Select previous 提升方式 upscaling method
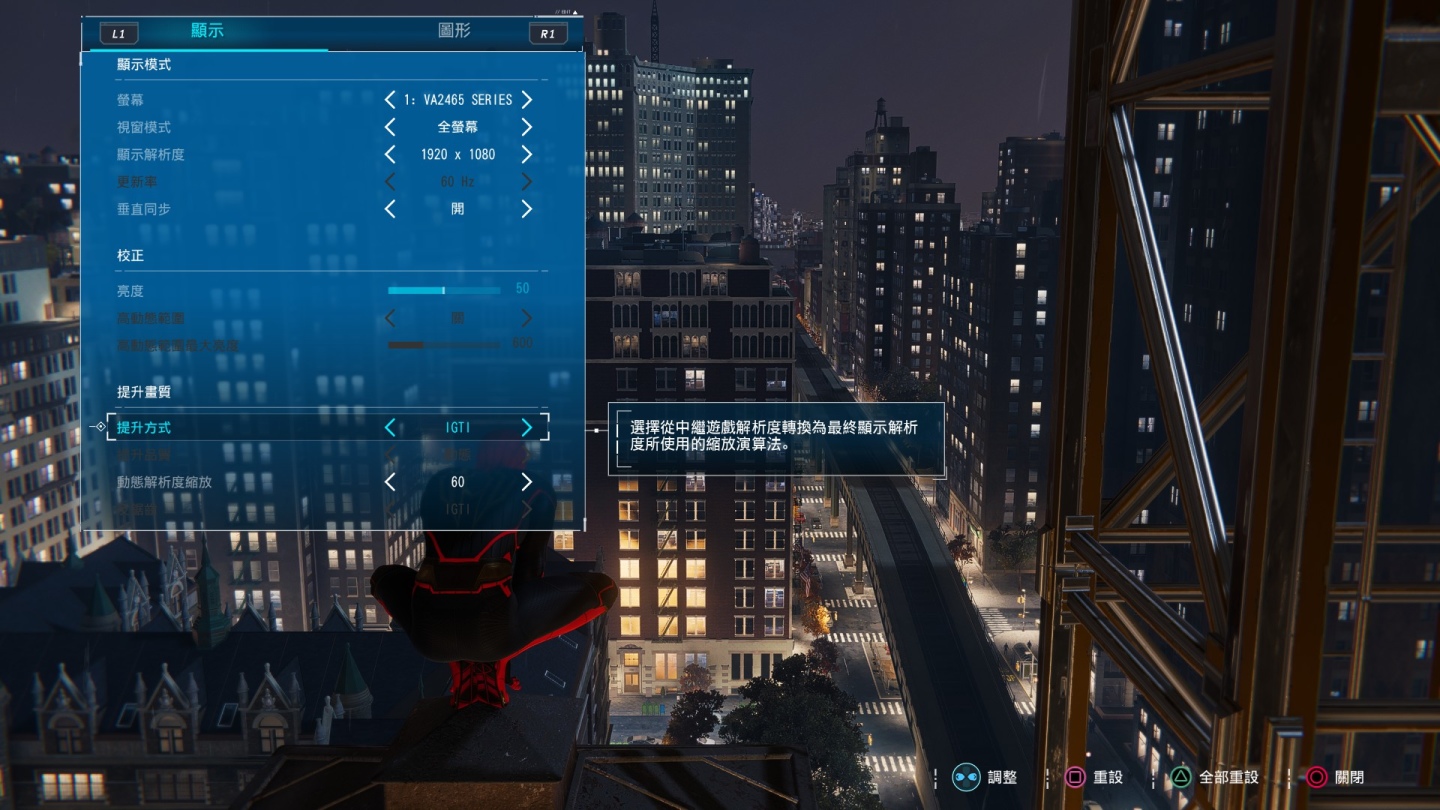 390,428
